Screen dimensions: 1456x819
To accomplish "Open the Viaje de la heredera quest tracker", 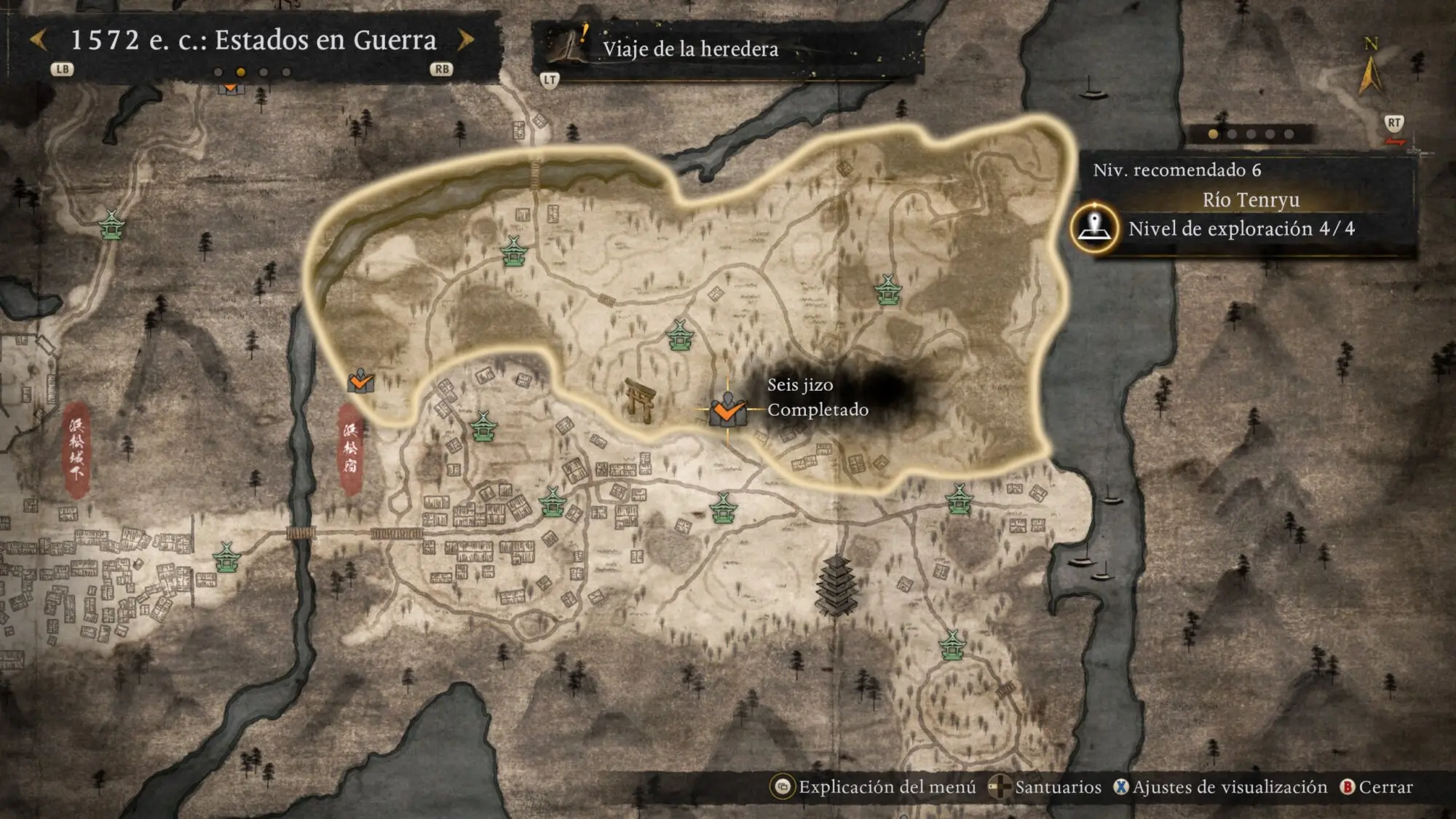I will tap(689, 49).
